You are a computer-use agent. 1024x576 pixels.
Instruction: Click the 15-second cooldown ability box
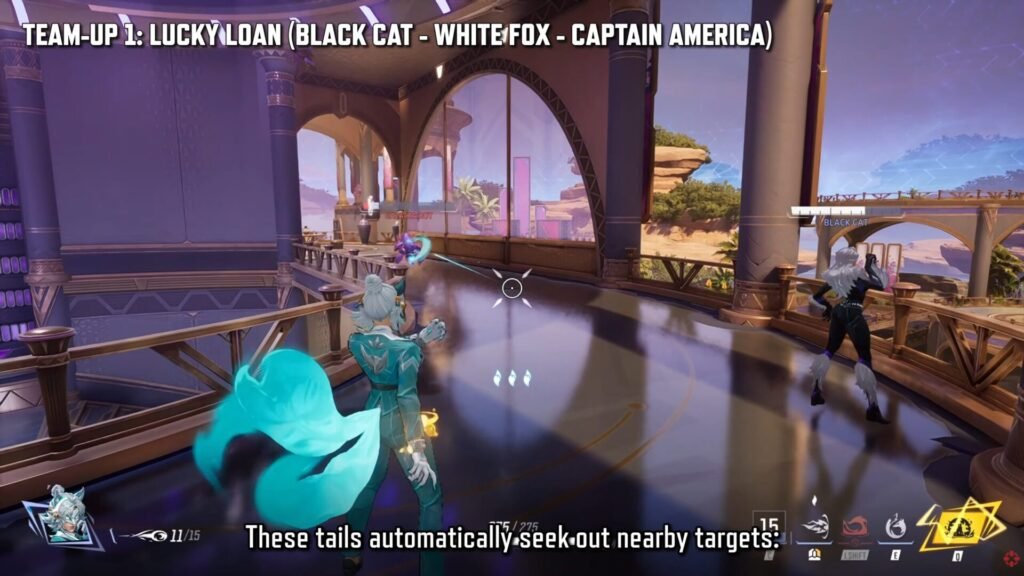point(769,524)
